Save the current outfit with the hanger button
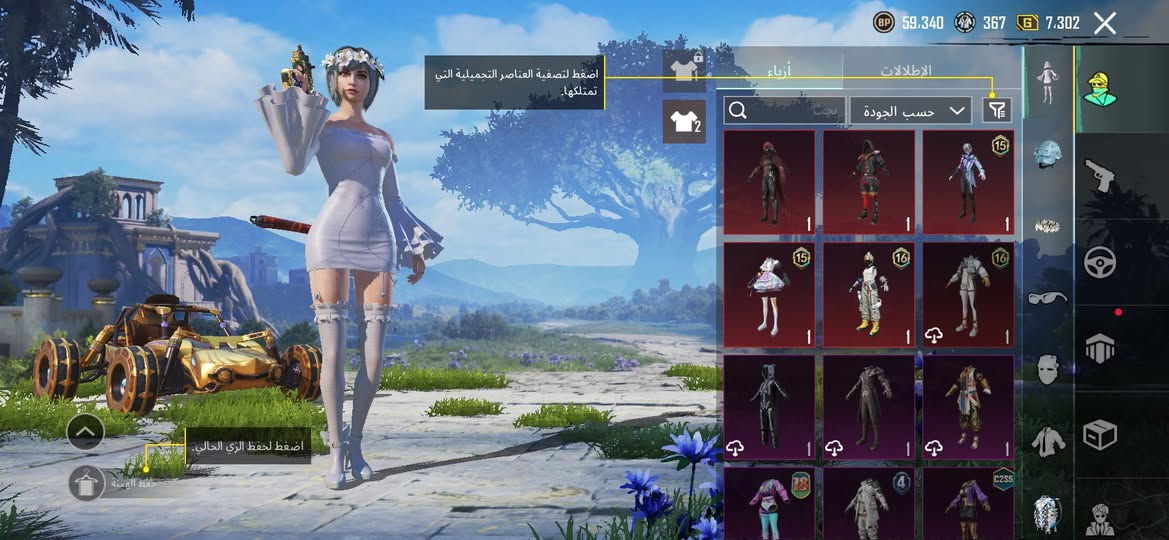 pos(87,483)
